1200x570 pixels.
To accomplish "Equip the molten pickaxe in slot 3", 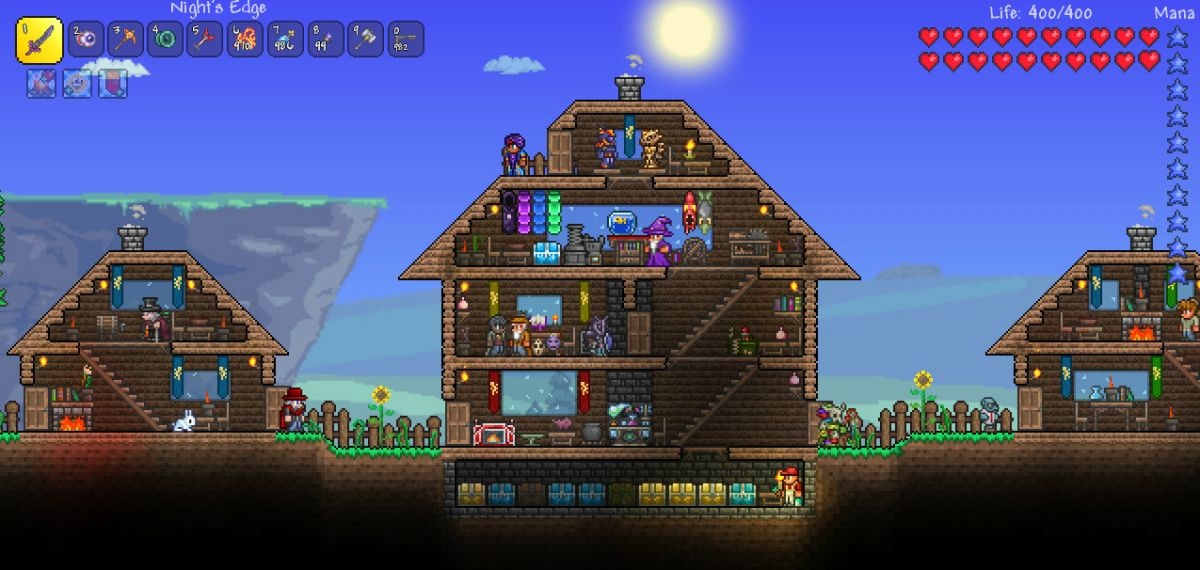I will (125, 39).
